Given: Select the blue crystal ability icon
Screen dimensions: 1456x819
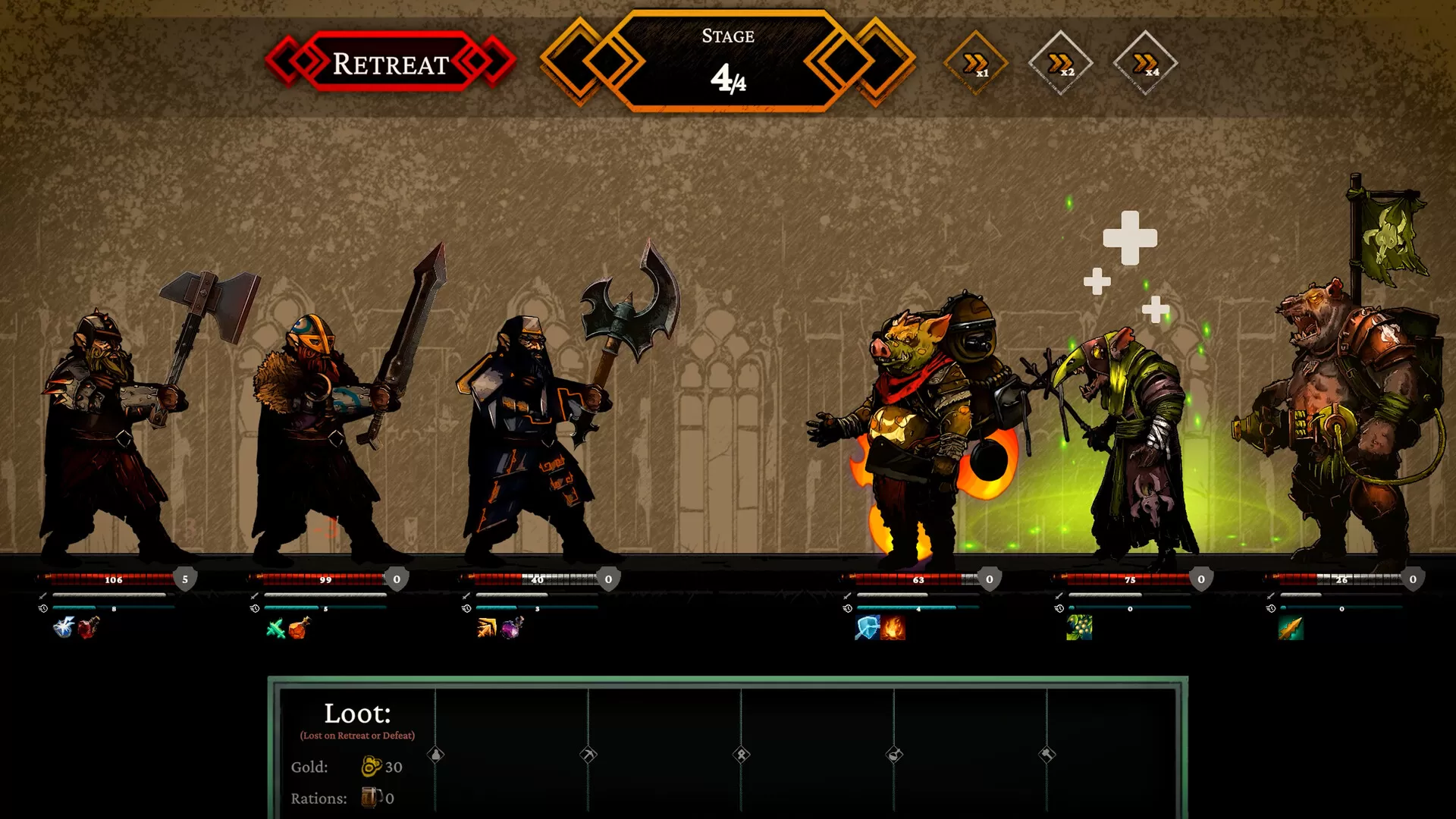Looking at the screenshot, I should [x=64, y=628].
